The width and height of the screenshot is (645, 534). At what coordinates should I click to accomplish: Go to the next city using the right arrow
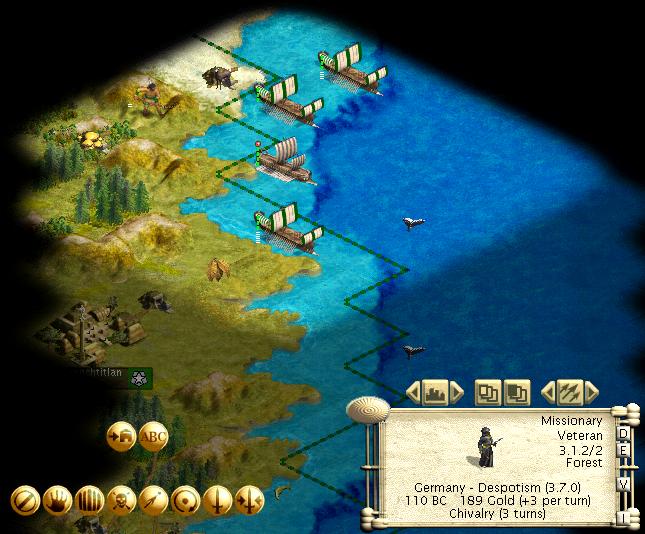pos(457,390)
